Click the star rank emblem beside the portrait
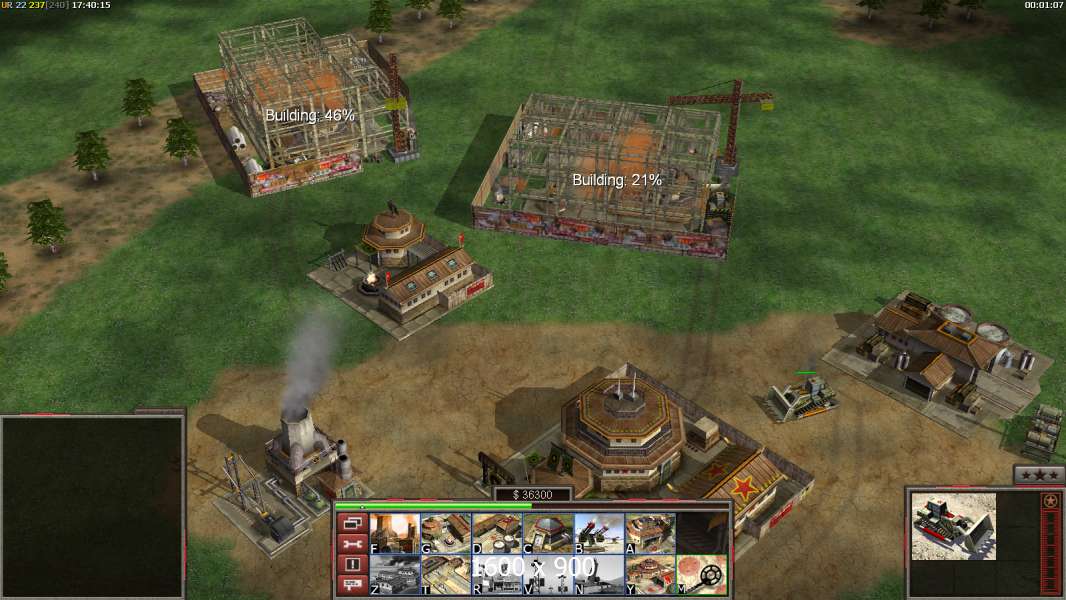The height and width of the screenshot is (600, 1066). pyautogui.click(x=1050, y=501)
